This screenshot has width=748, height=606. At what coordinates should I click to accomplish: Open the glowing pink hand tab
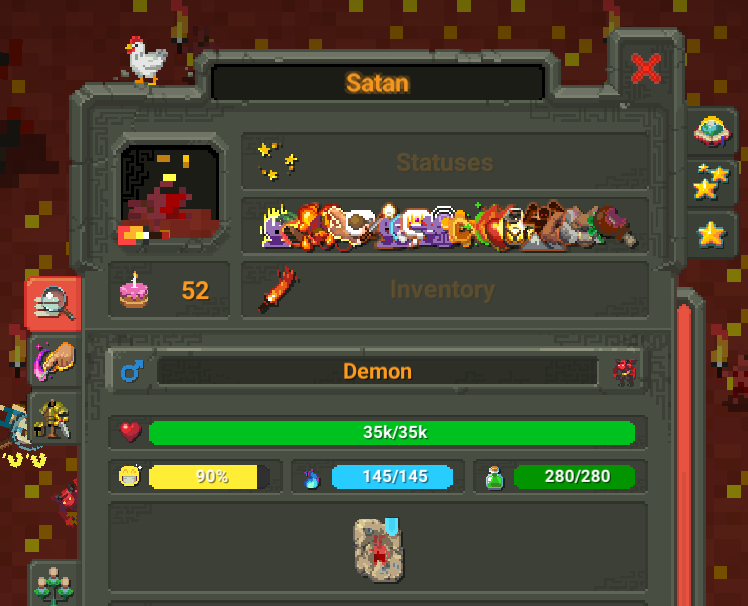[54, 360]
